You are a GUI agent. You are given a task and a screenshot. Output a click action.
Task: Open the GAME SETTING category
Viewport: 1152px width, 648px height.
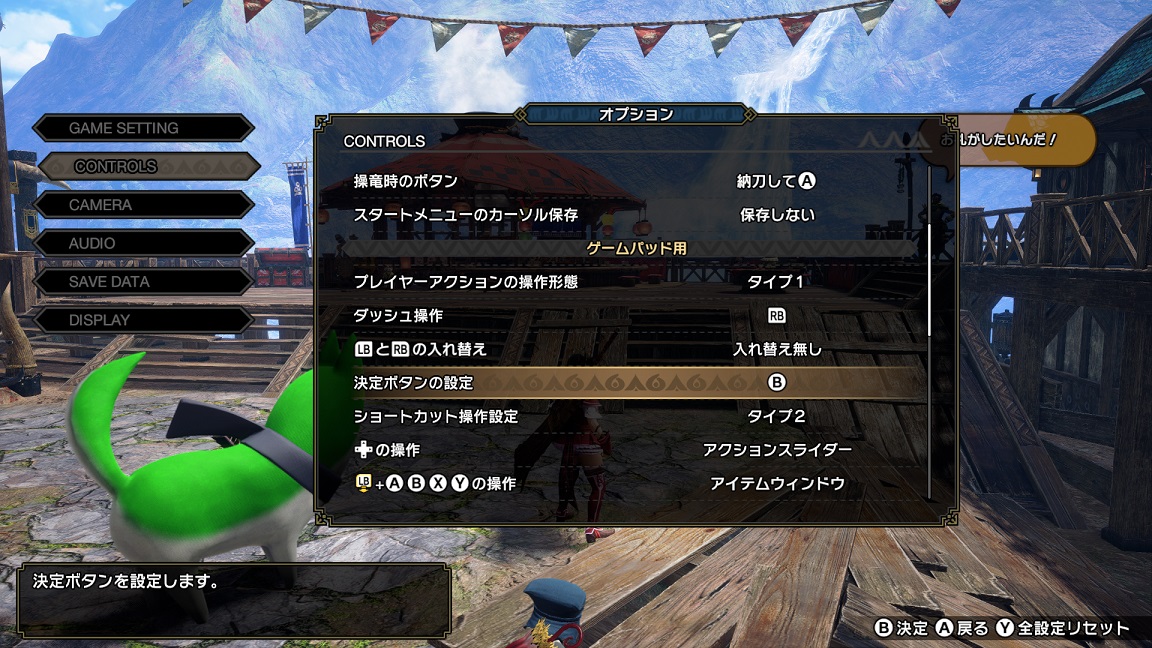[x=143, y=128]
